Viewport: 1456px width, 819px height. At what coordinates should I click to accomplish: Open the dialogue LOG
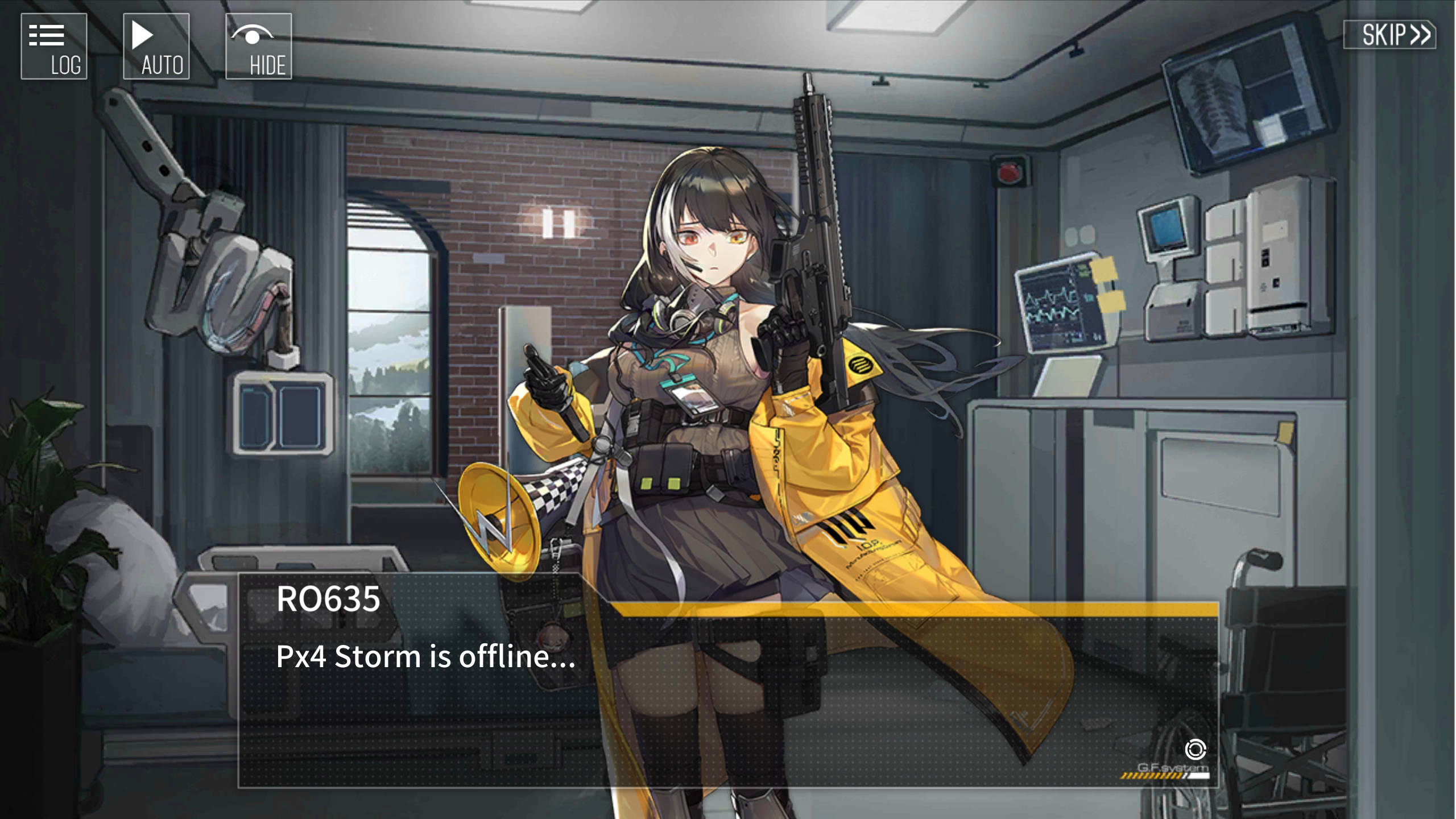click(x=54, y=47)
